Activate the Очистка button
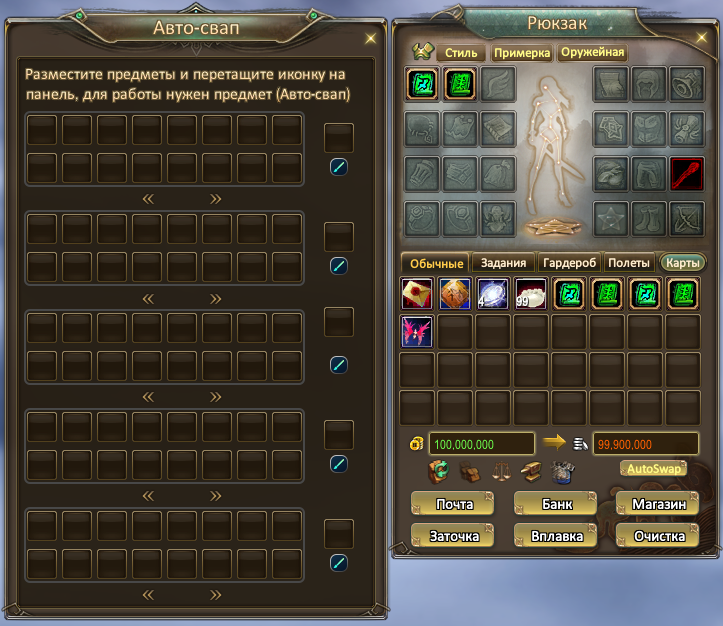 pos(658,536)
